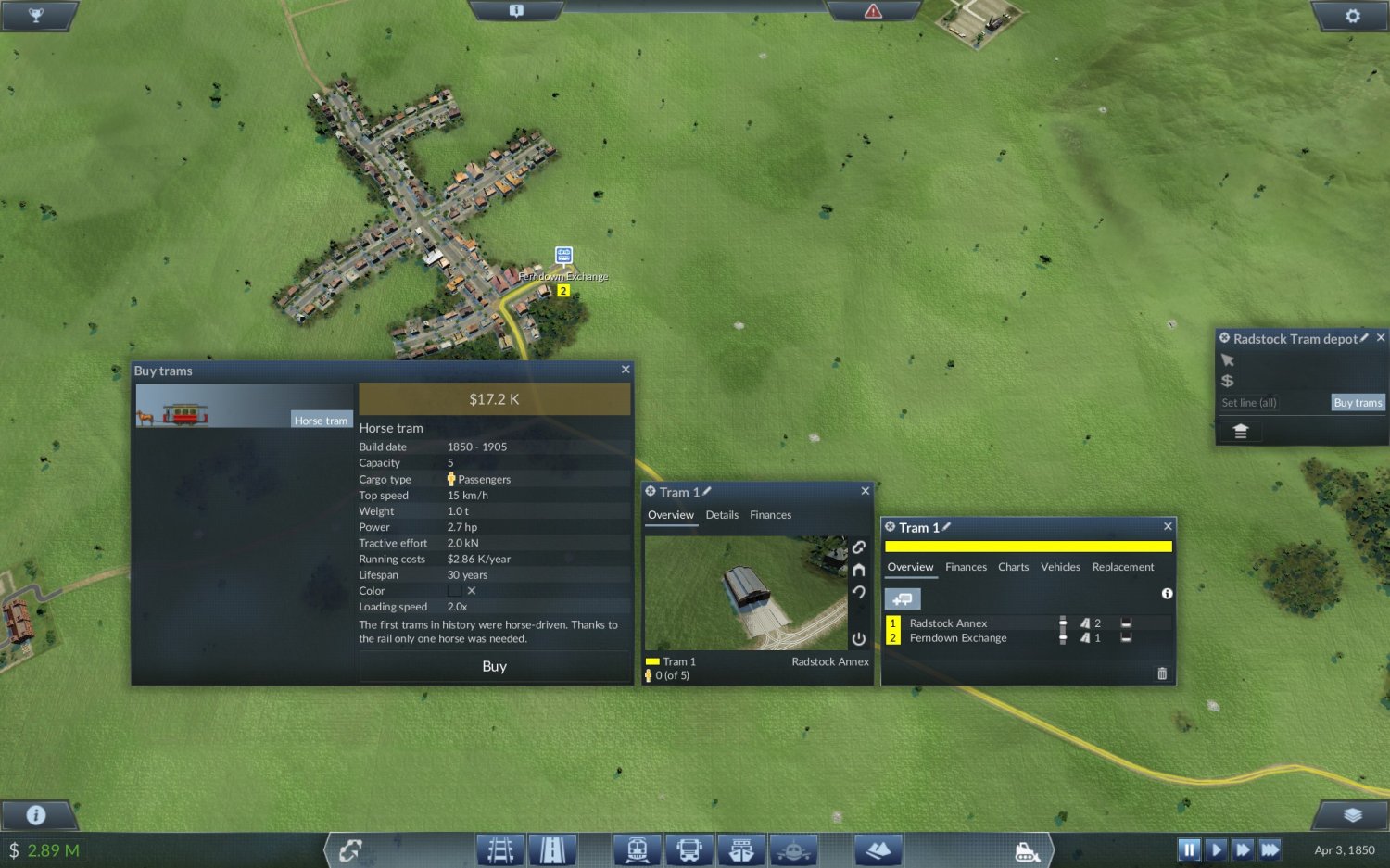Buy the Horse tram
1390x868 pixels.
click(x=494, y=666)
